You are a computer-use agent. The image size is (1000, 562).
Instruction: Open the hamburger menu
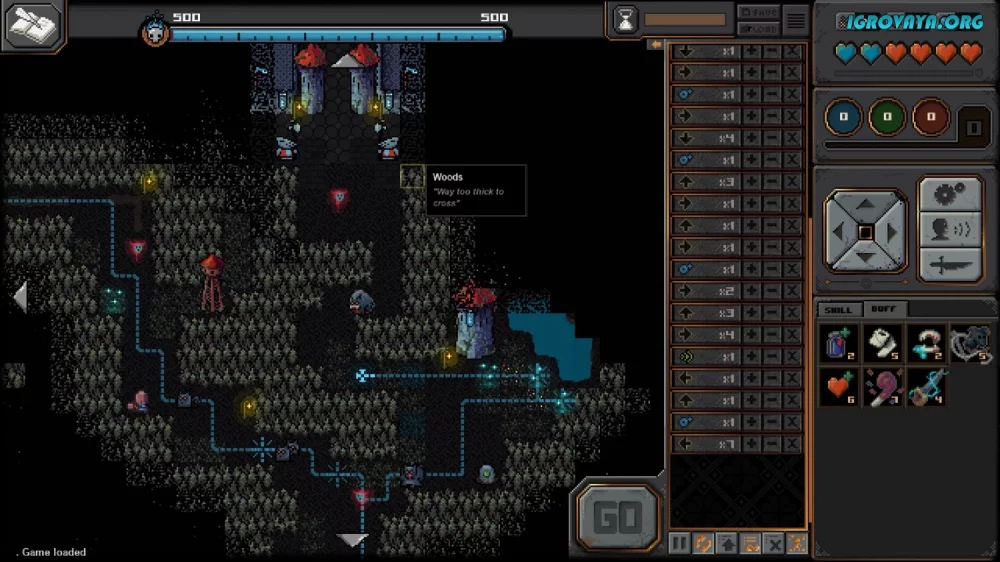(795, 20)
